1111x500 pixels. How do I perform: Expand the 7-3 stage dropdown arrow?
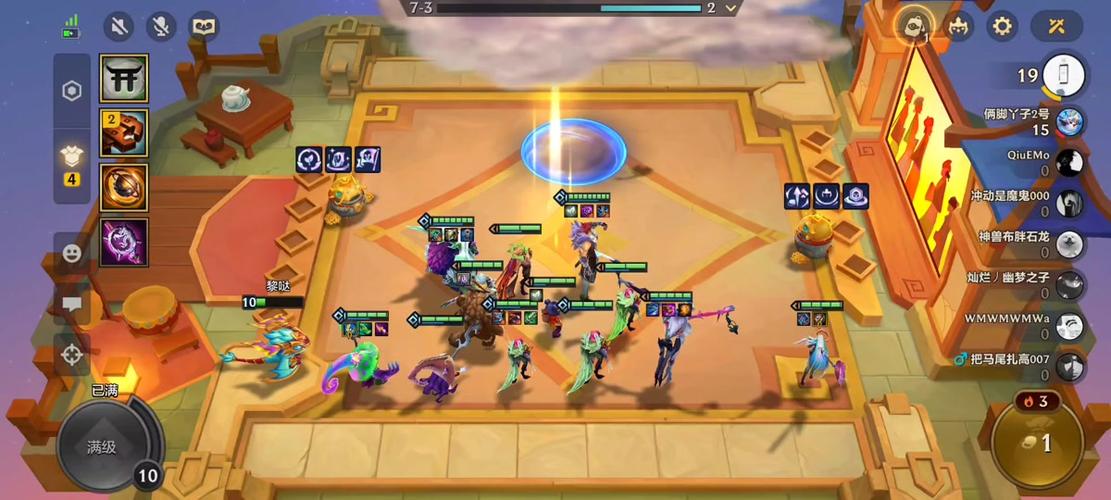[732, 8]
